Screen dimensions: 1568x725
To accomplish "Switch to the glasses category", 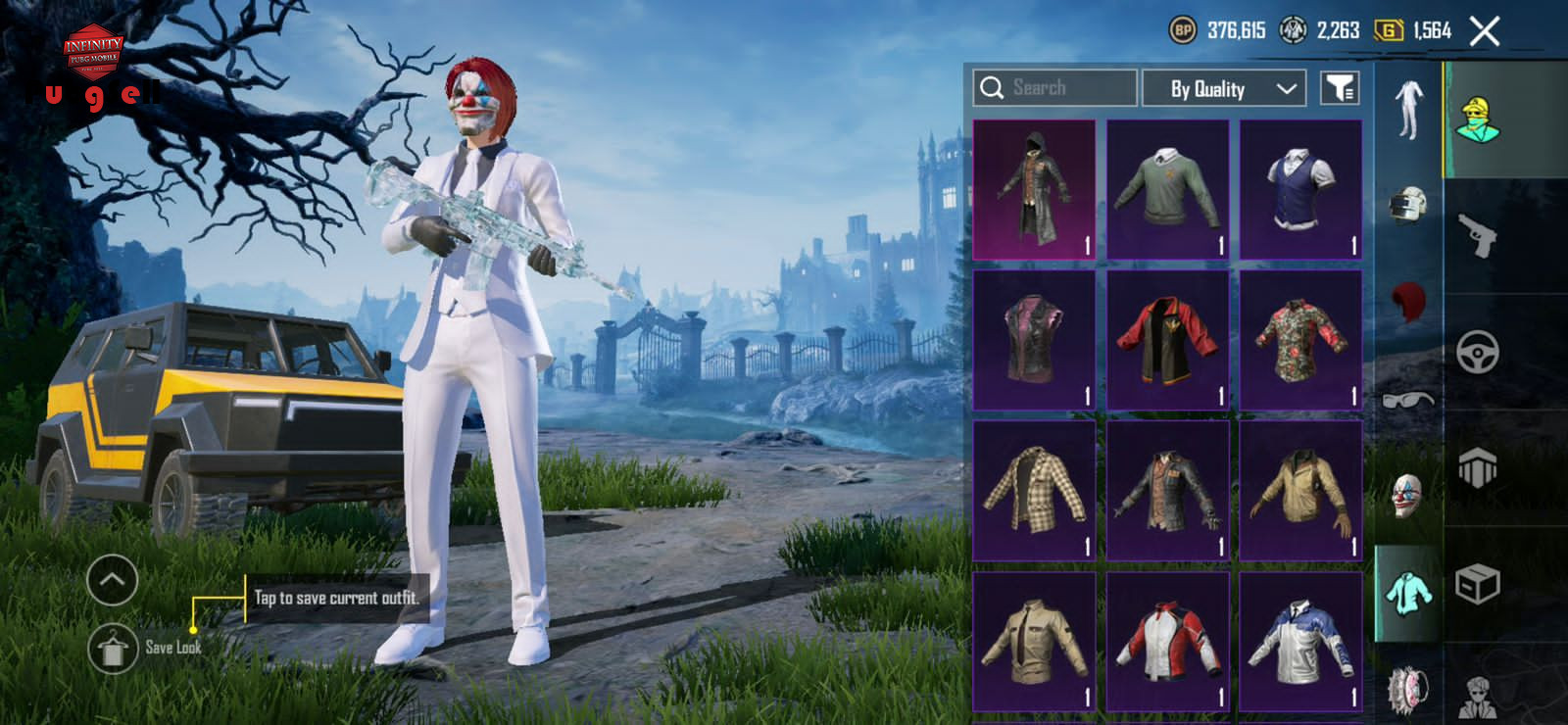I will click(x=1407, y=399).
